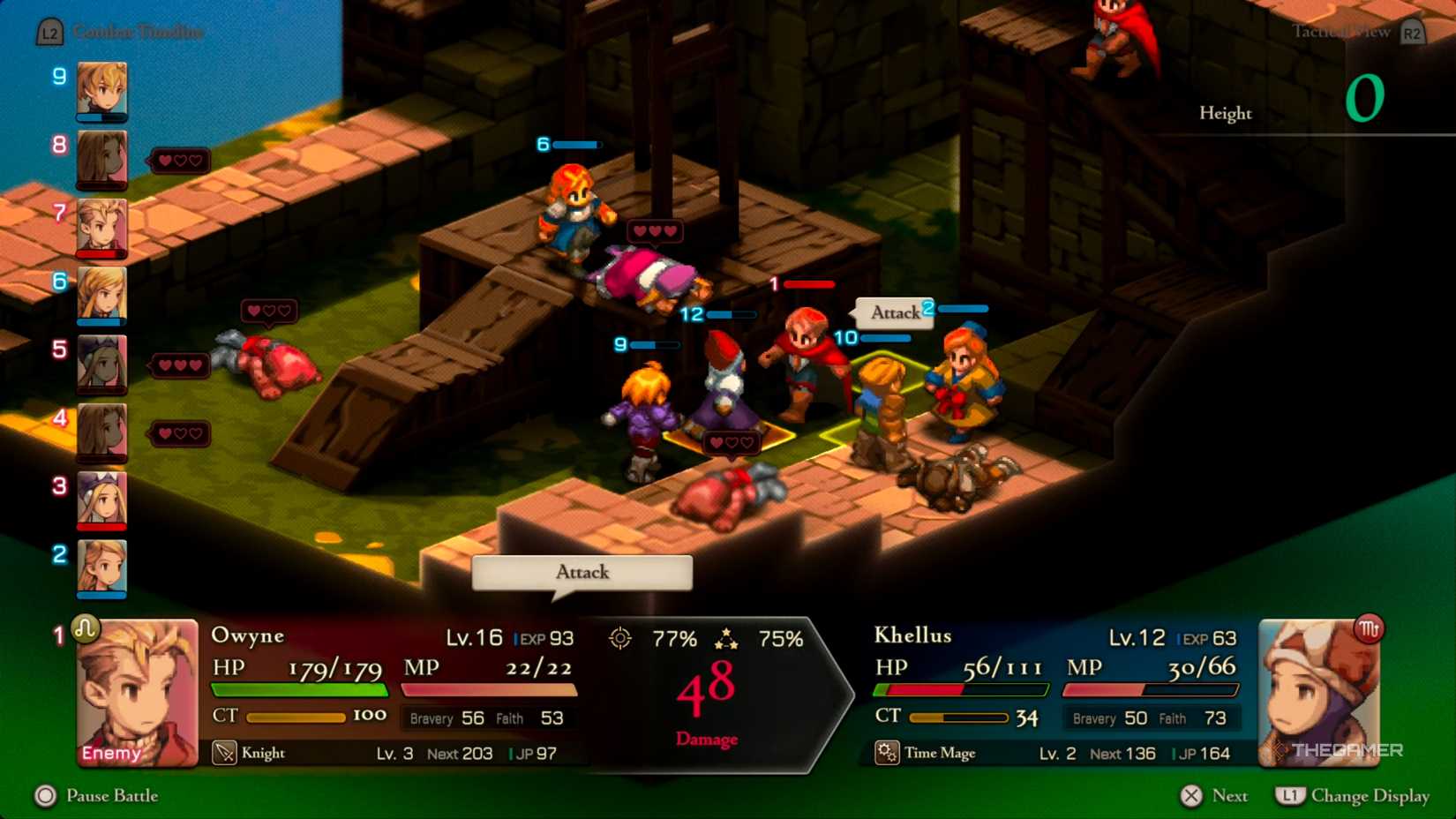
Task: Expand the Attack banner above Owyne's panel
Action: (x=581, y=573)
